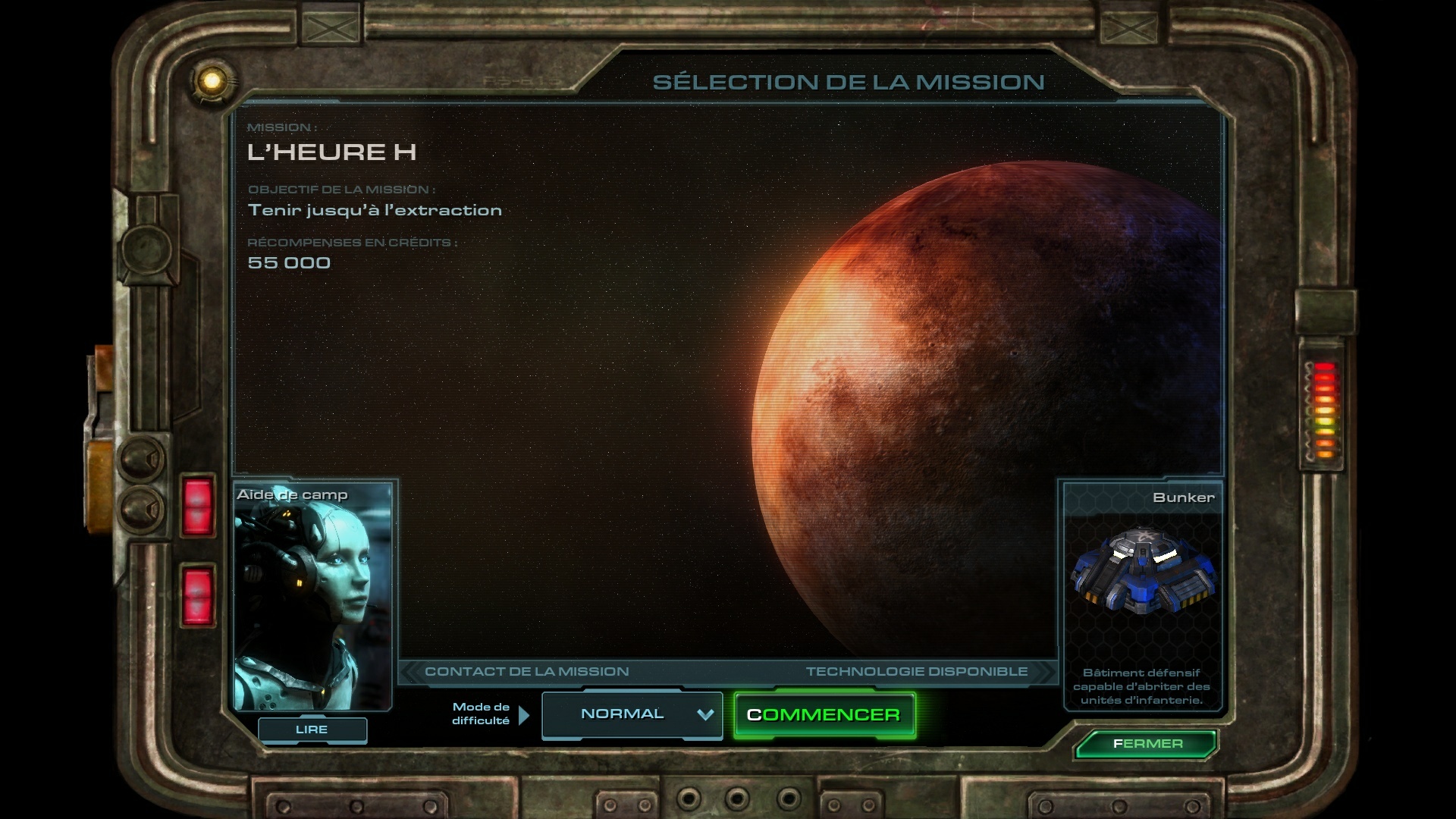1456x819 pixels.
Task: Close the mission panel with Fermer
Action: pyautogui.click(x=1147, y=744)
